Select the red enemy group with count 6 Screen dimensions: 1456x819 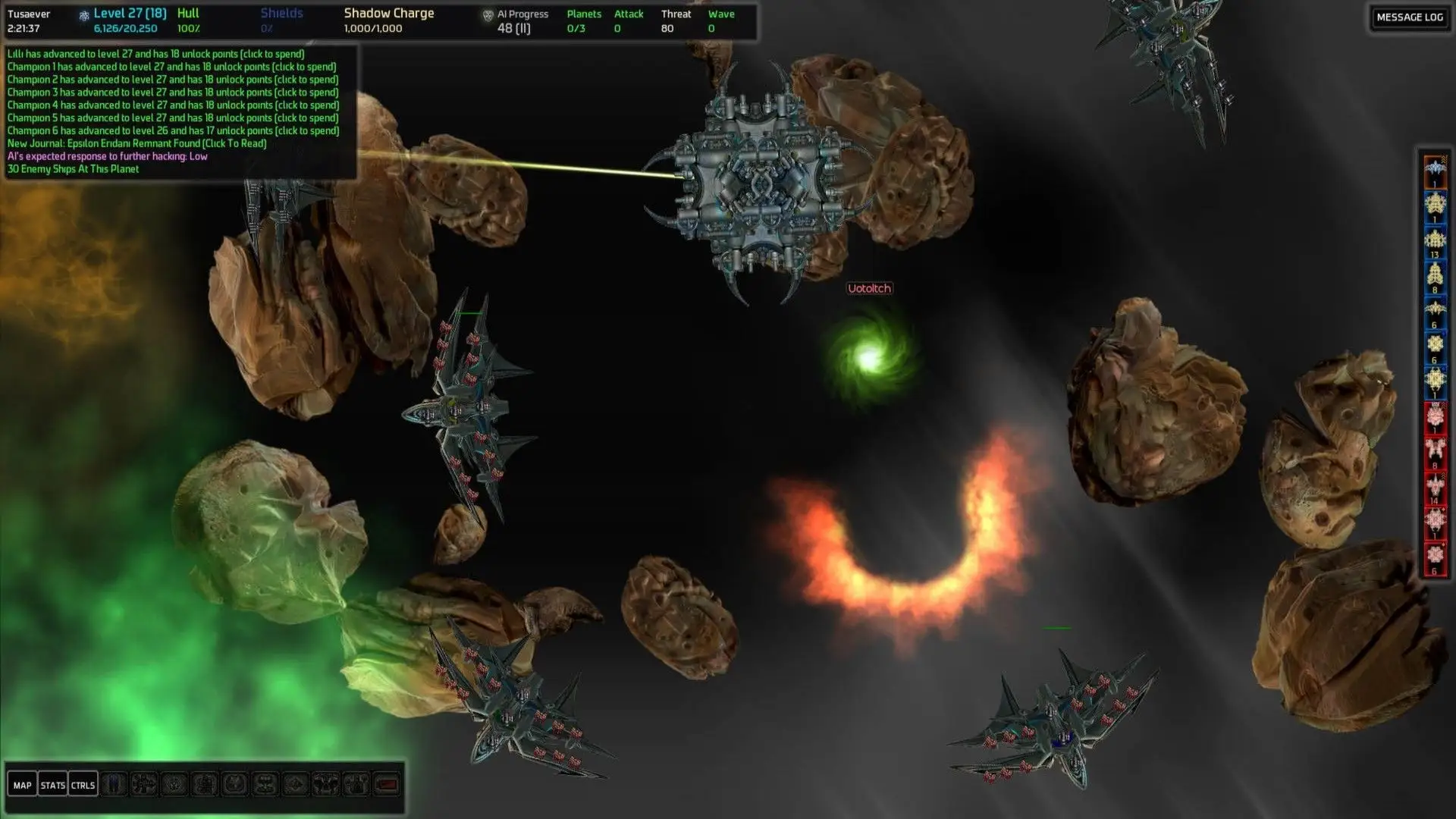1434,557
